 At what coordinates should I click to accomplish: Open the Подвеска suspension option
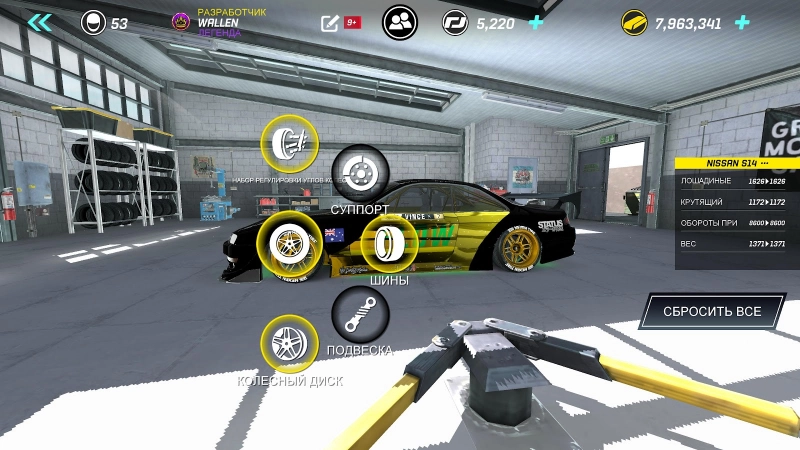(x=360, y=314)
